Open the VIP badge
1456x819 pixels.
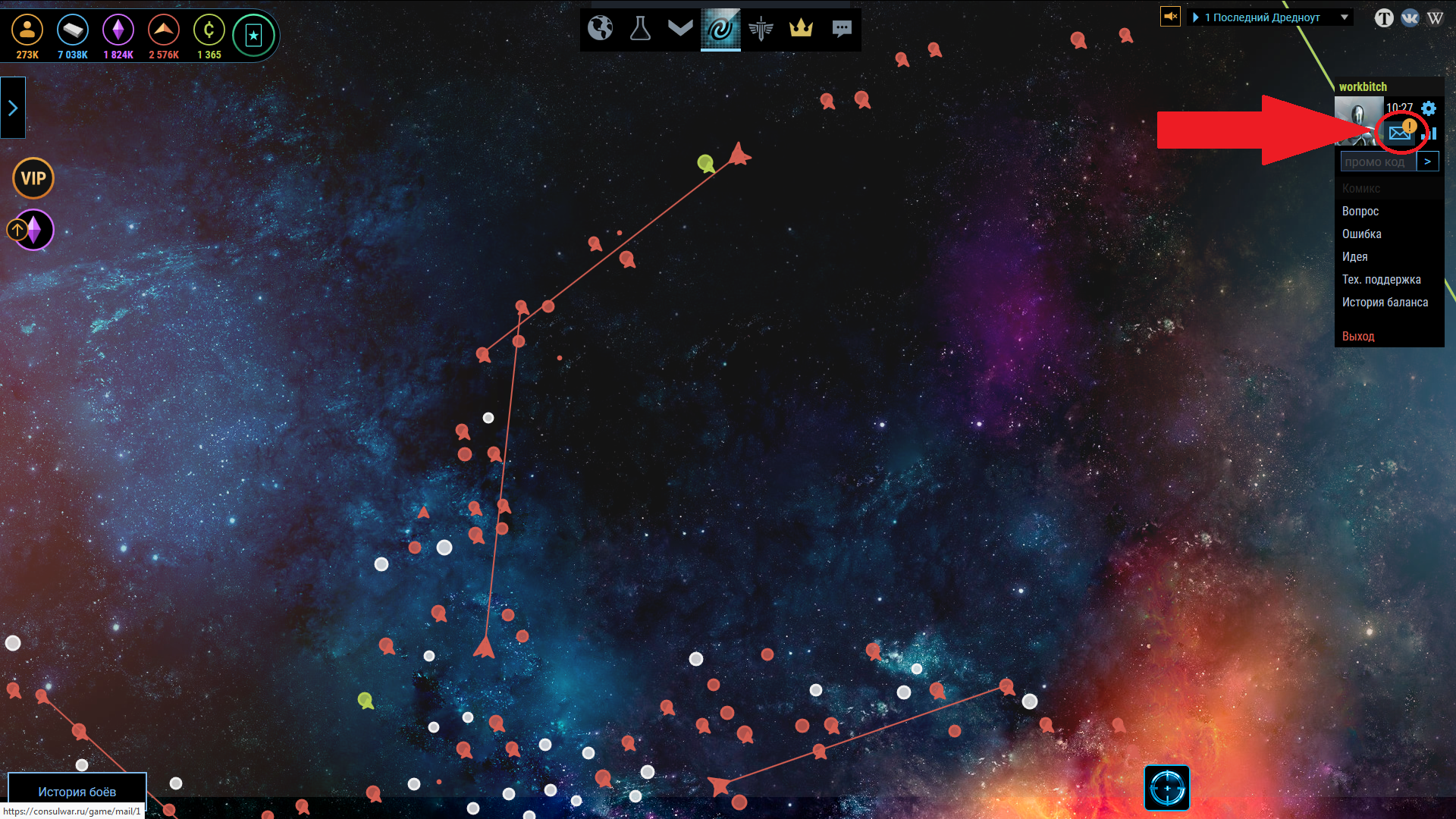tap(33, 178)
